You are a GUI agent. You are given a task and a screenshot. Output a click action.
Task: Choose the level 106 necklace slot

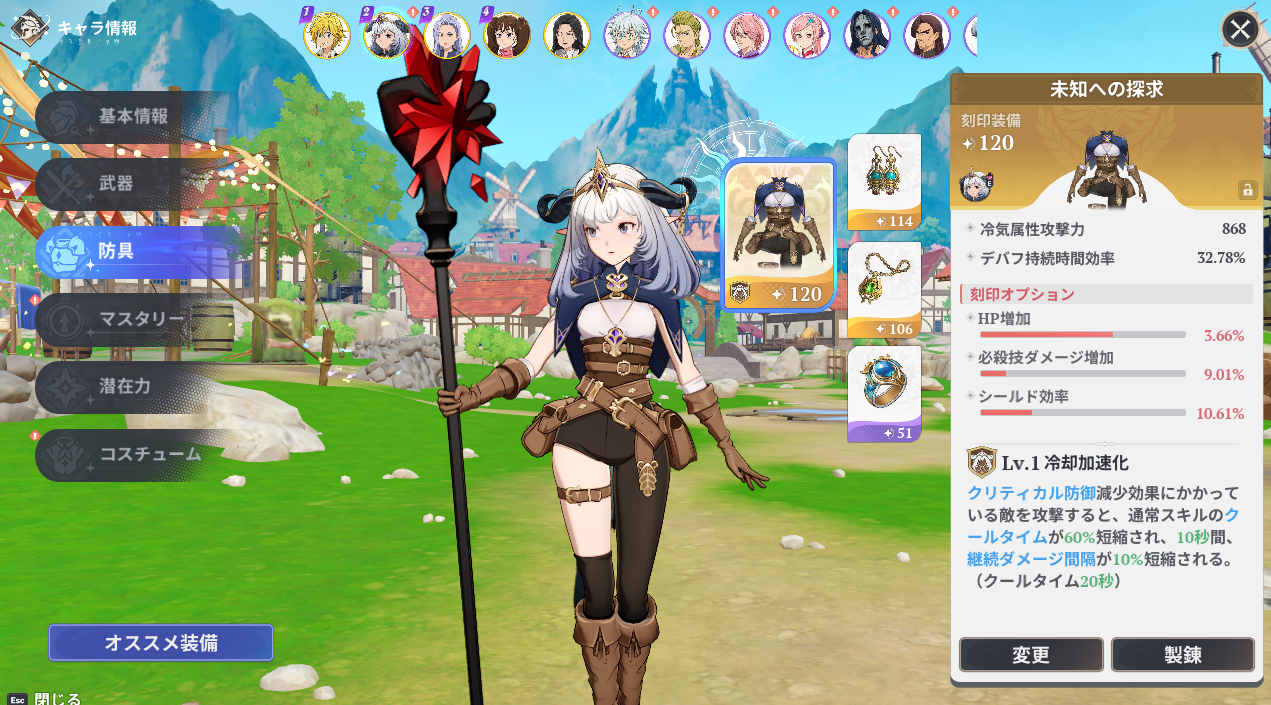pos(884,289)
